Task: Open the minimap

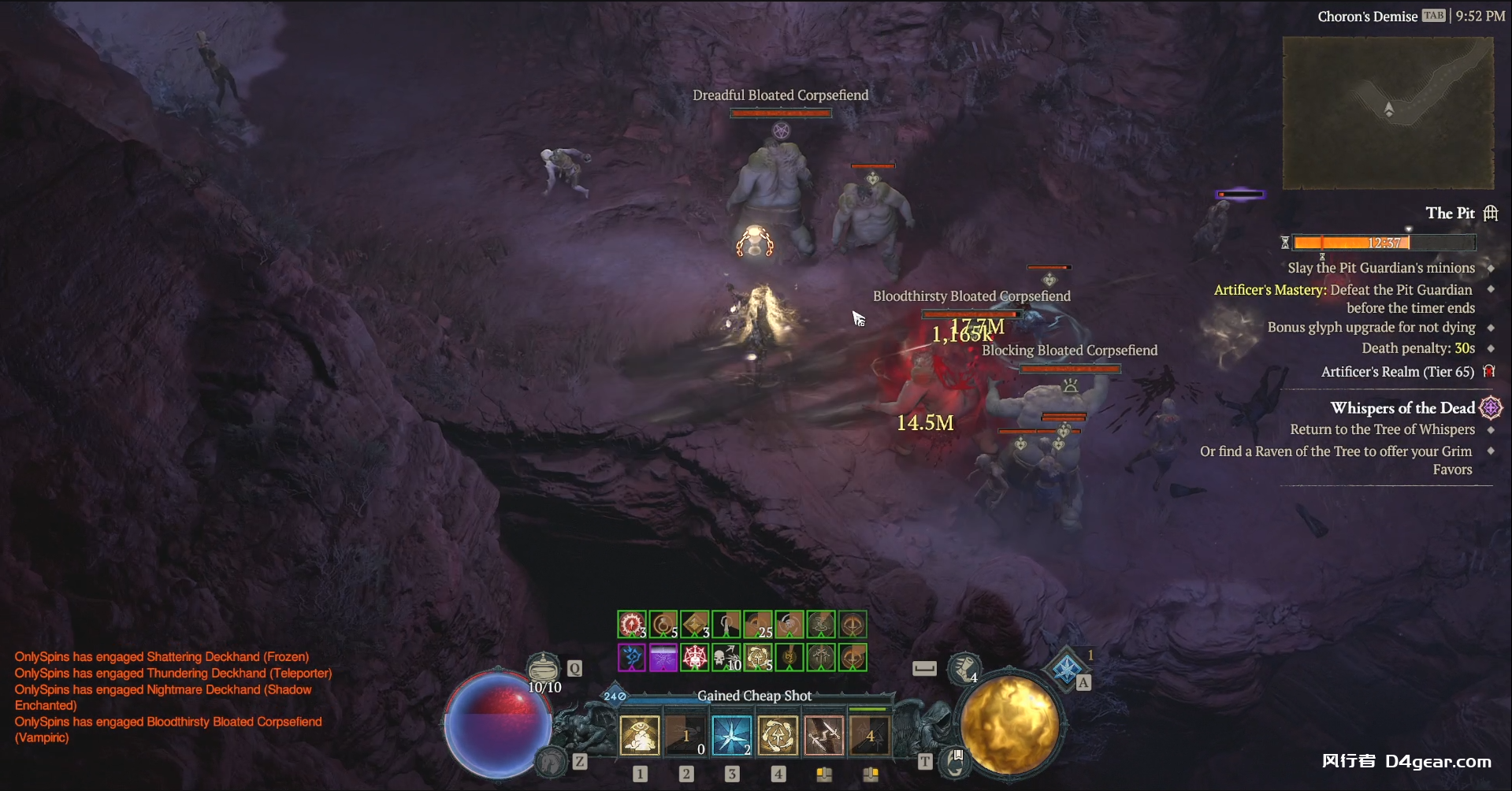Action: click(1388, 113)
